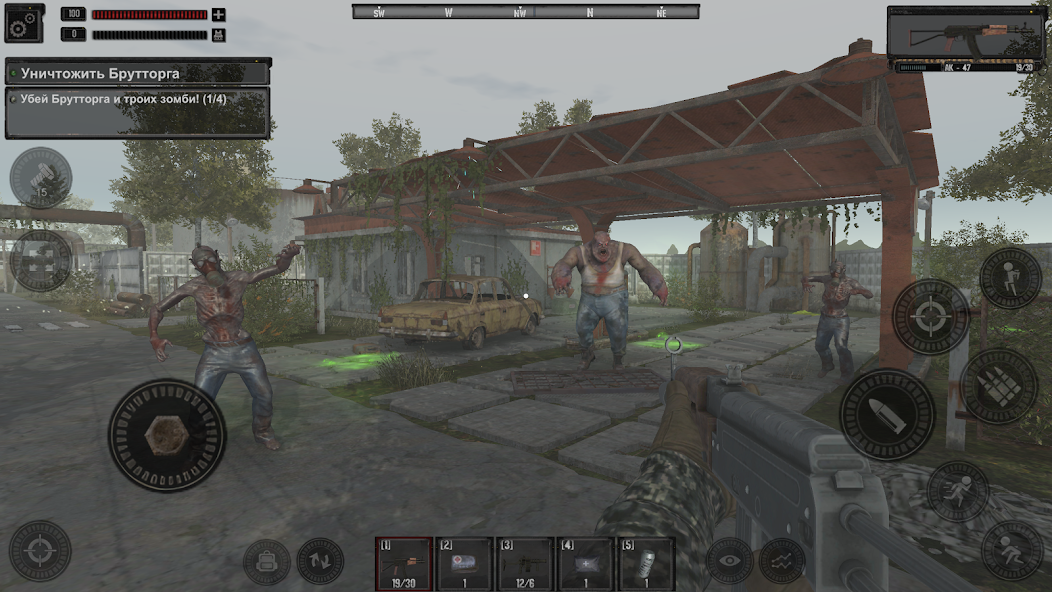Reload using the three-bullets ammo button
Image resolution: width=1052 pixels, height=592 pixels.
tap(999, 386)
